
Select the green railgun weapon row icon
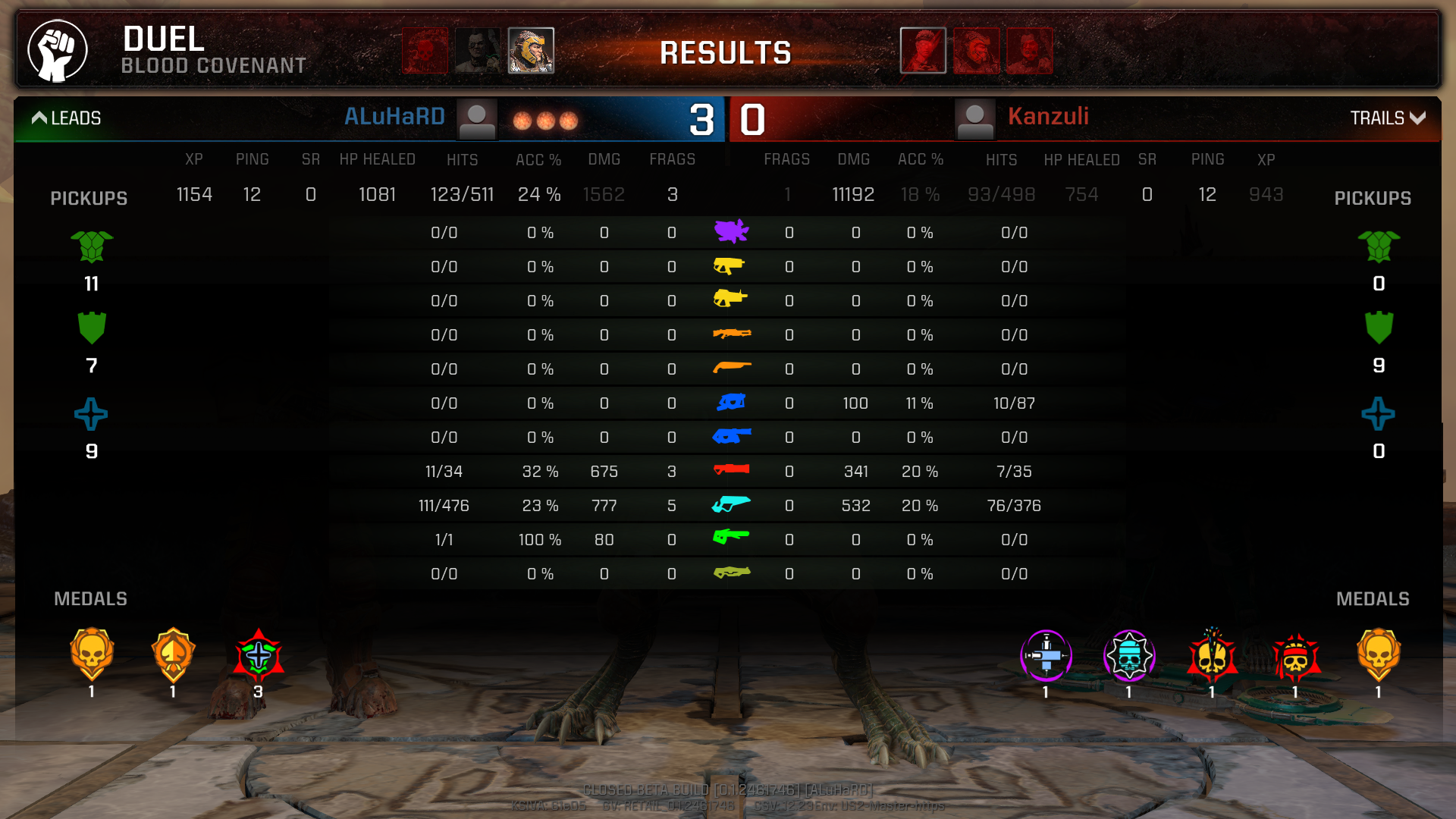(731, 538)
